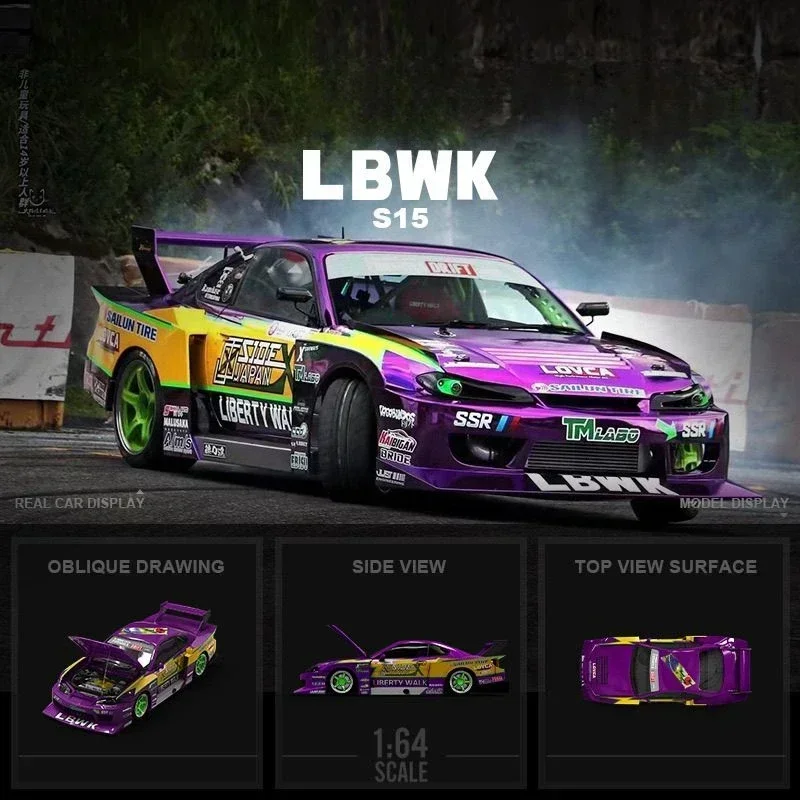Image resolution: width=800 pixels, height=800 pixels.
Task: Switch to Real Car Display
Action: click(80, 502)
